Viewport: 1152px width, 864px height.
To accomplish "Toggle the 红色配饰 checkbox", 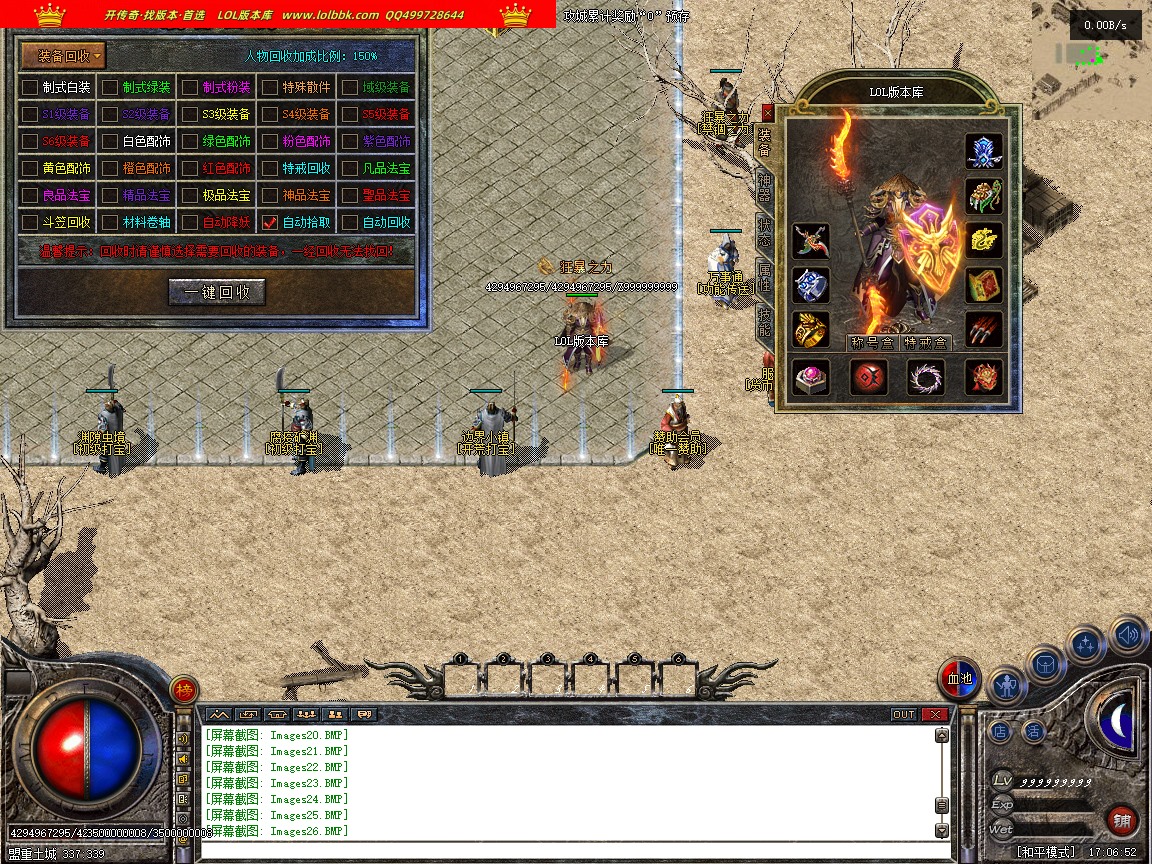I will (x=190, y=168).
